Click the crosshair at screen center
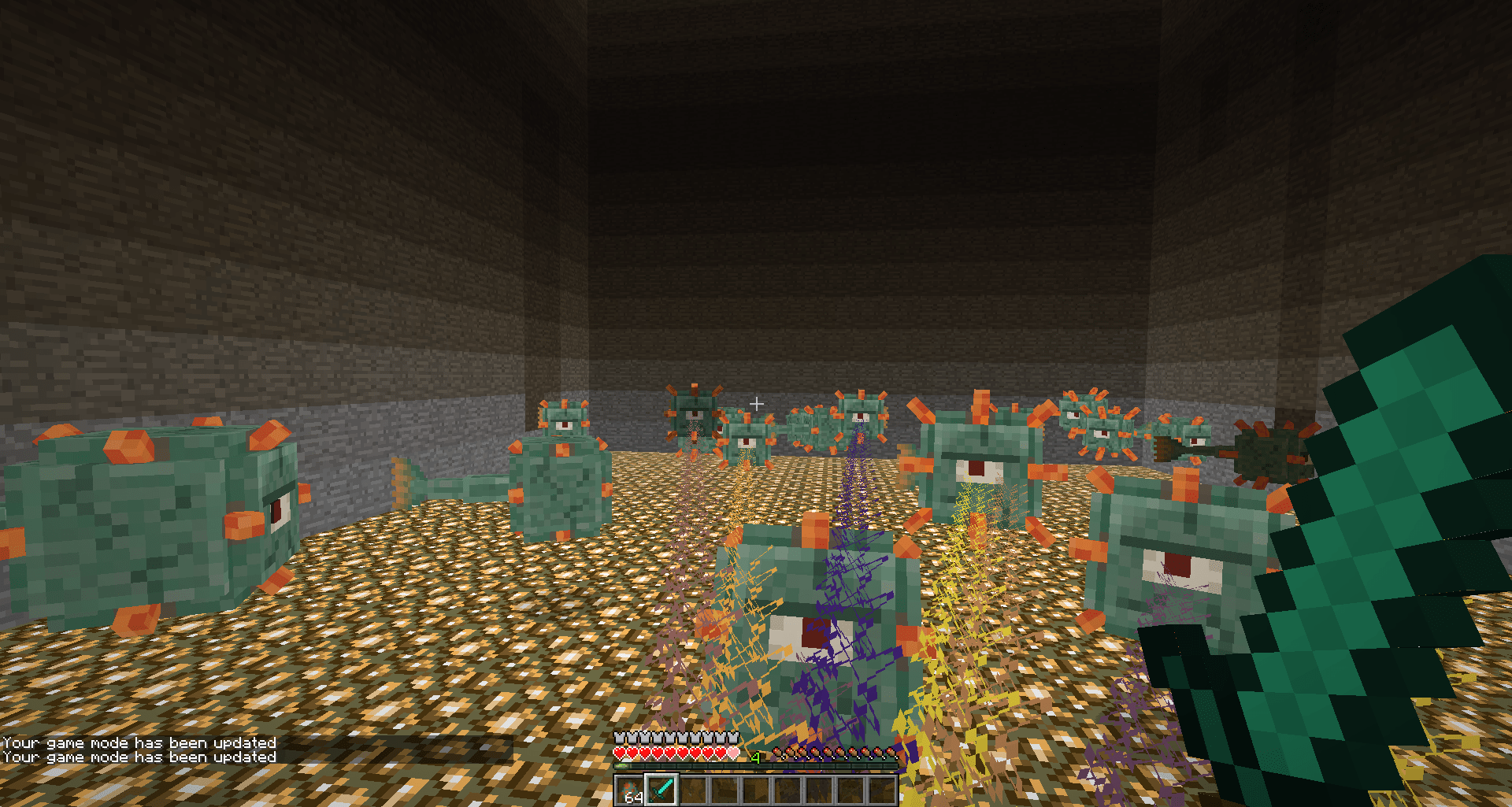The width and height of the screenshot is (1512, 807). 756,403
